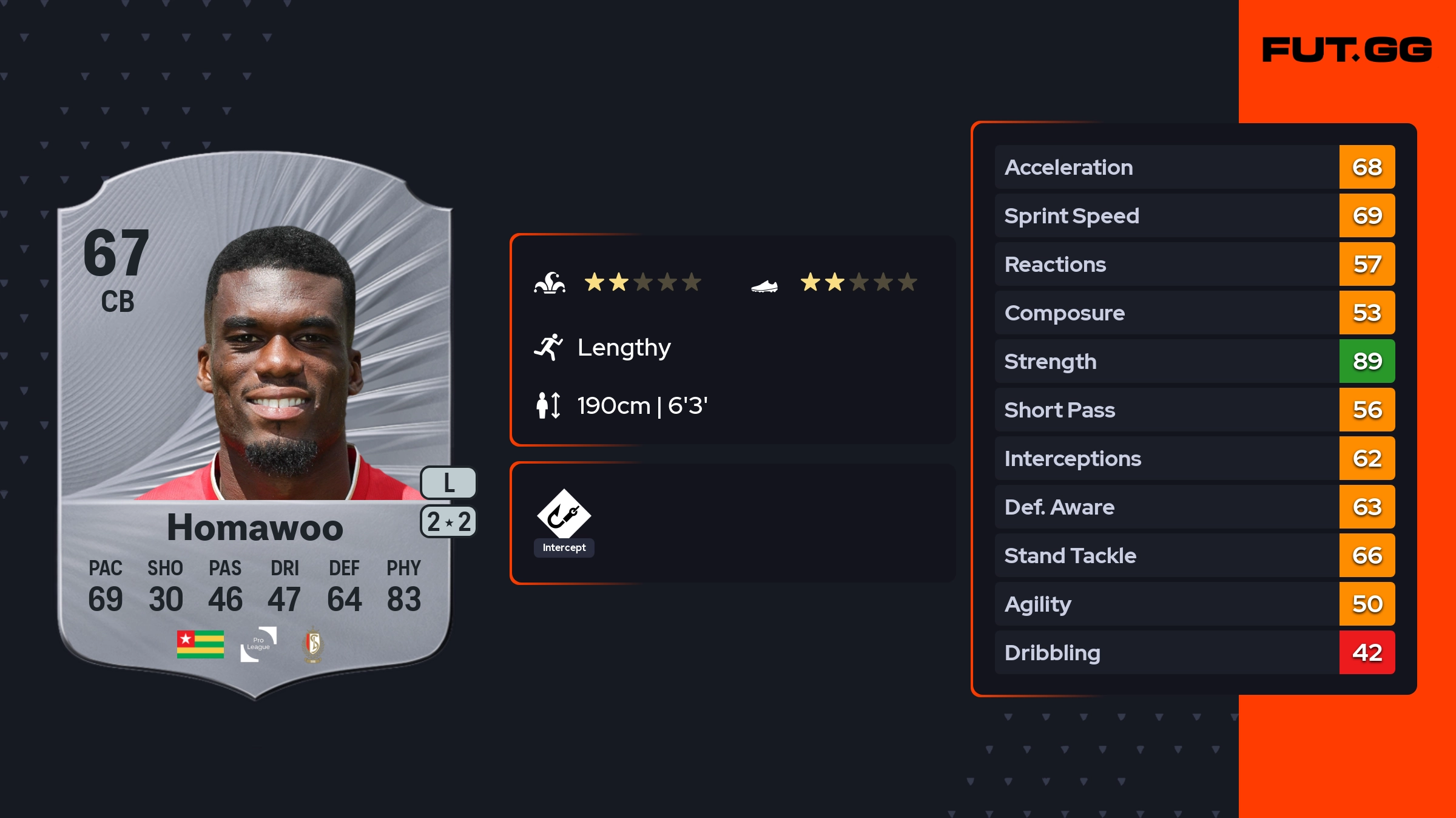This screenshot has height=818, width=1456.
Task: Click the Intercept playstyle icon
Action: coord(564,515)
